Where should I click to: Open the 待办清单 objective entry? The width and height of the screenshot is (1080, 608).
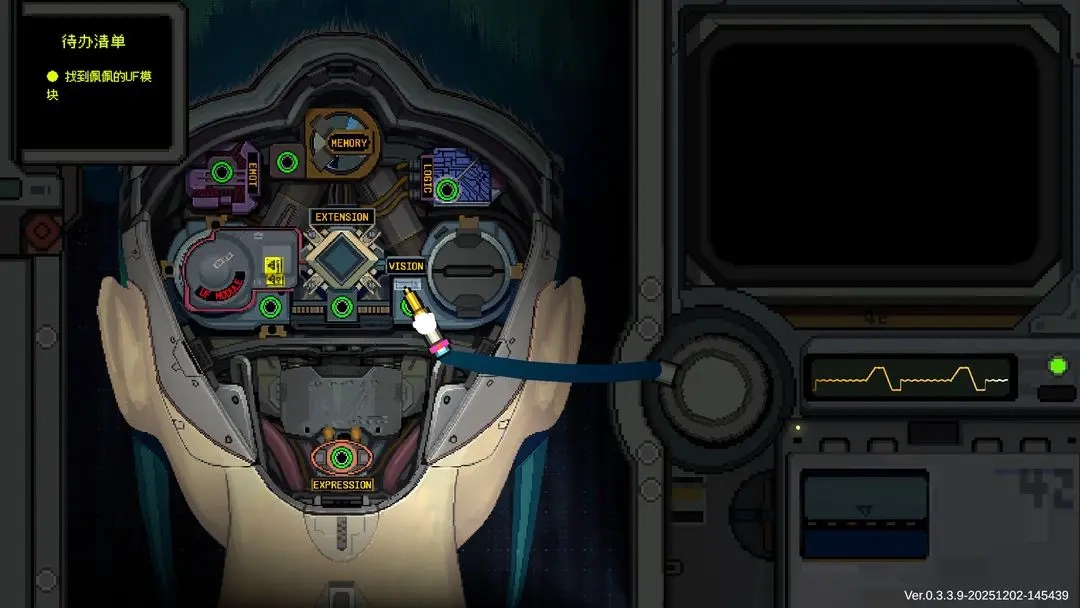coord(98,85)
